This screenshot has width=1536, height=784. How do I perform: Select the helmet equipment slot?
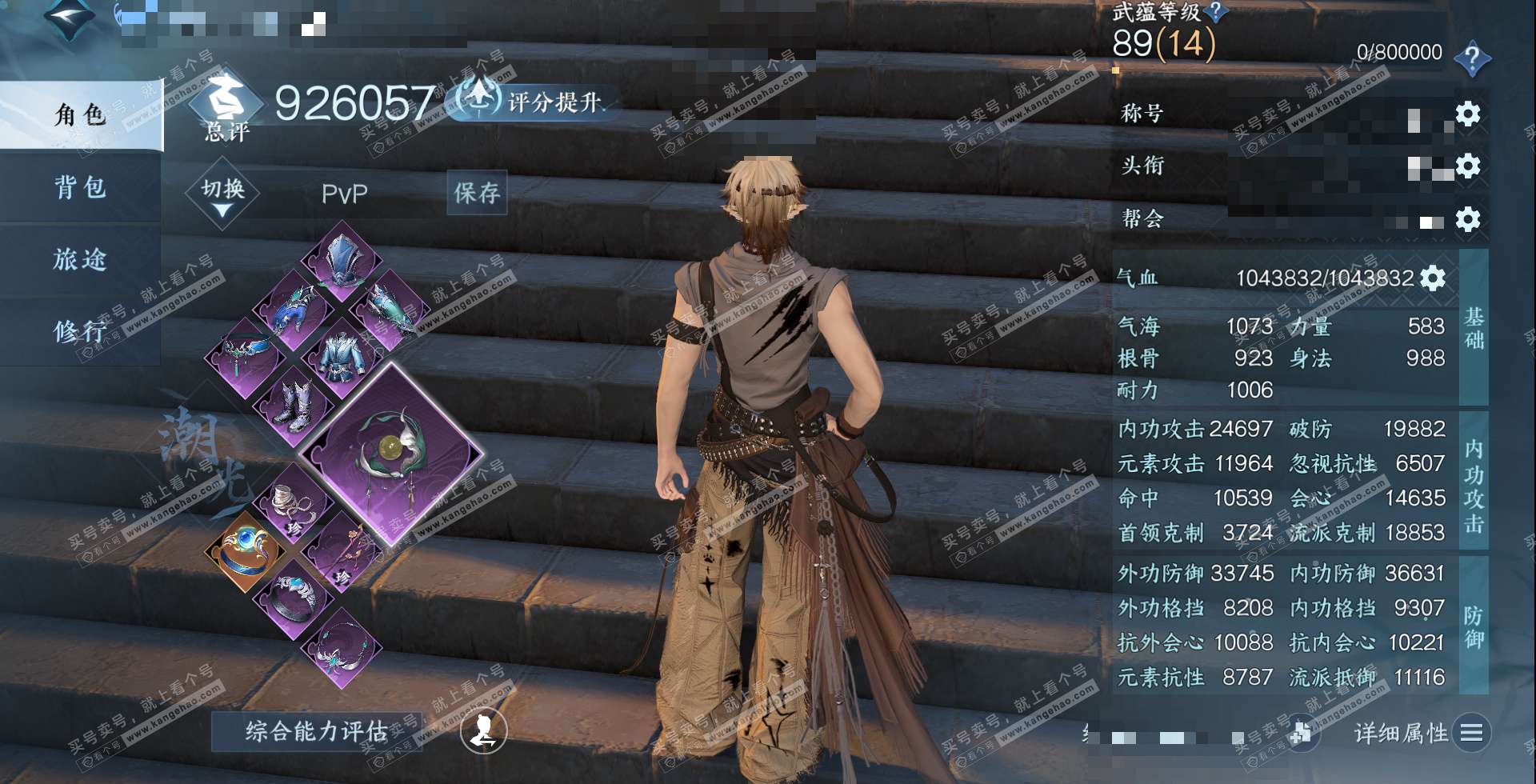342,261
